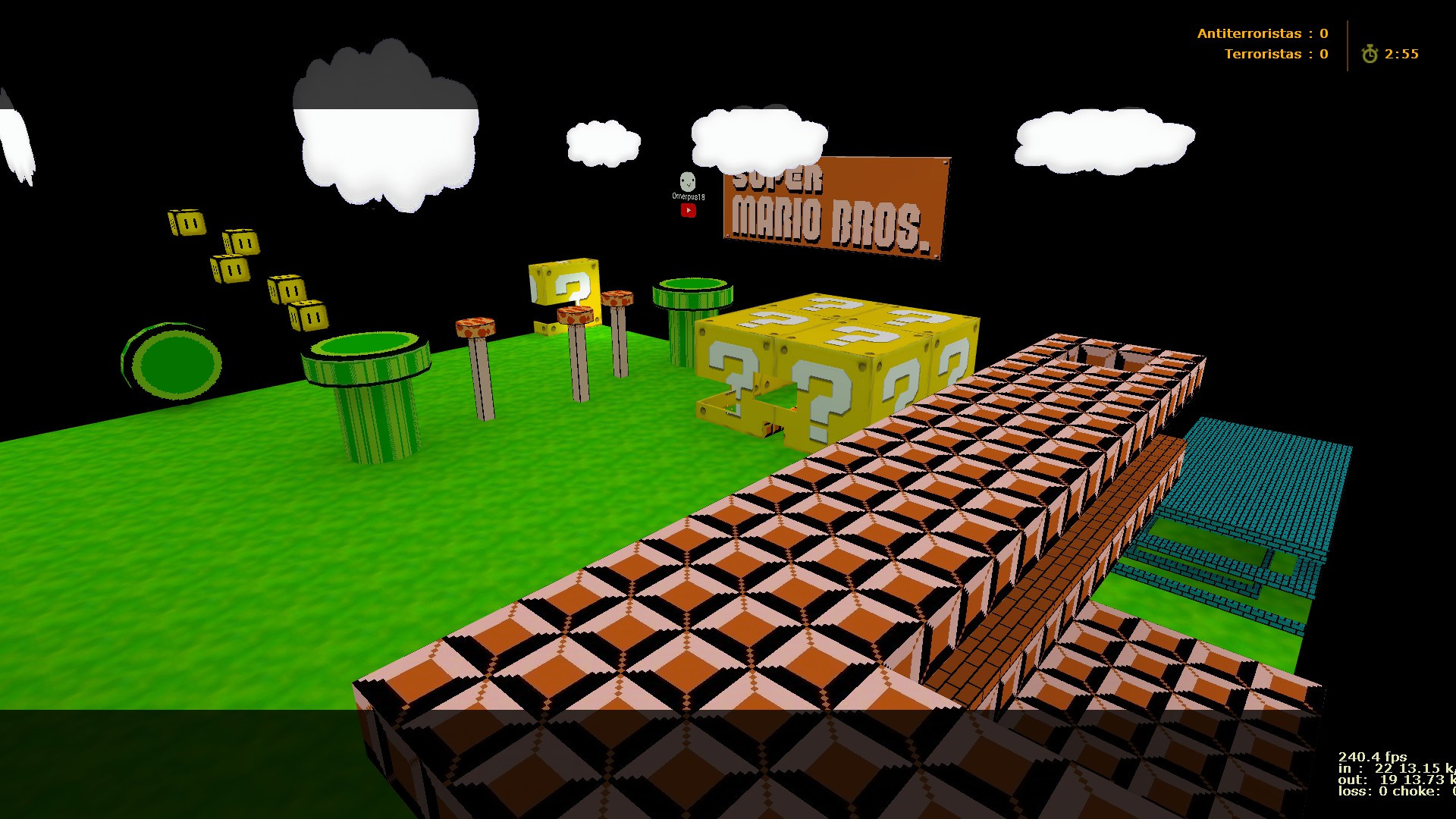
Task: Click the YouTube play icon above the player
Action: click(688, 211)
